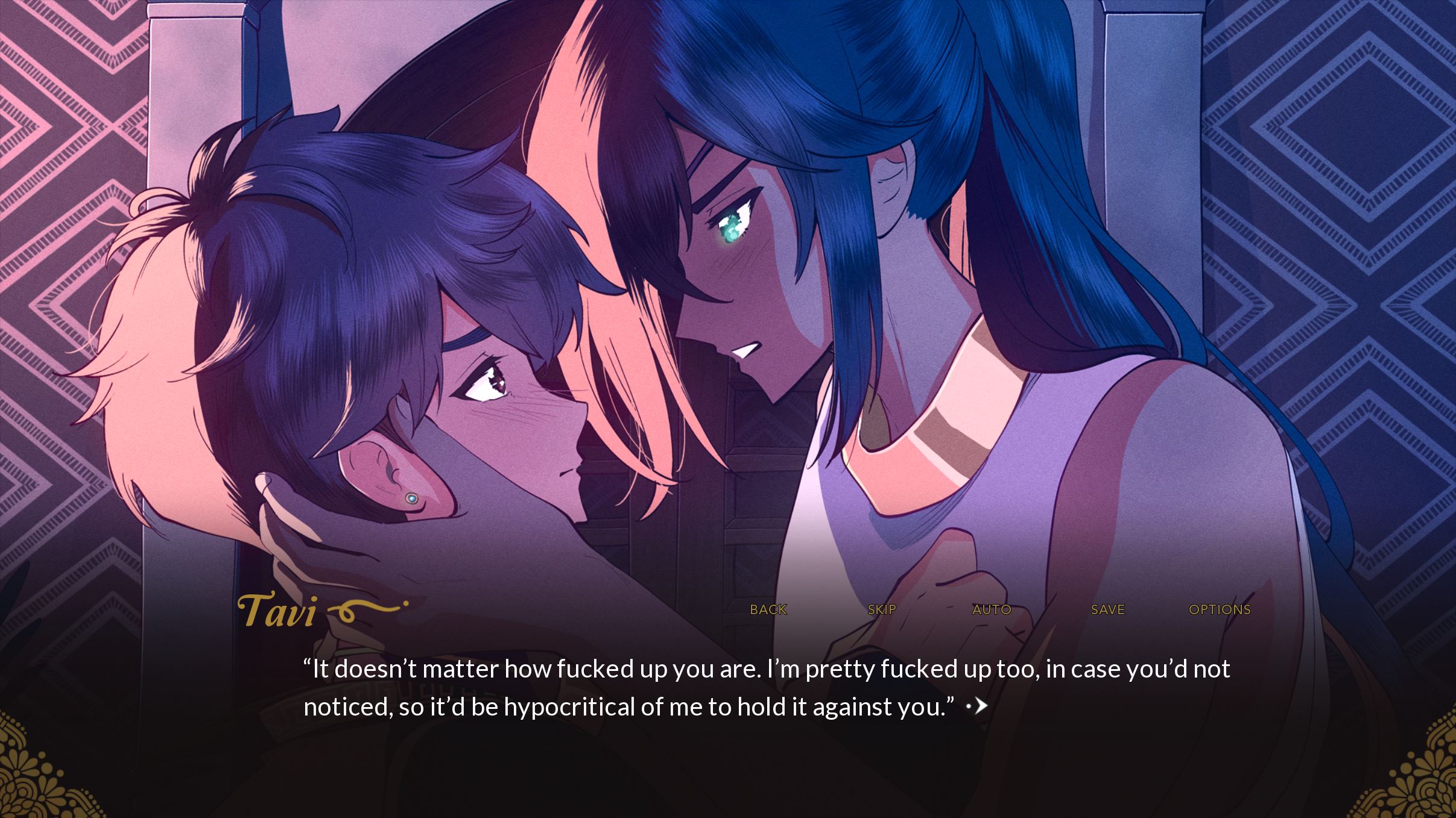Open the Options menu
The width and height of the screenshot is (1456, 818).
click(x=1220, y=609)
